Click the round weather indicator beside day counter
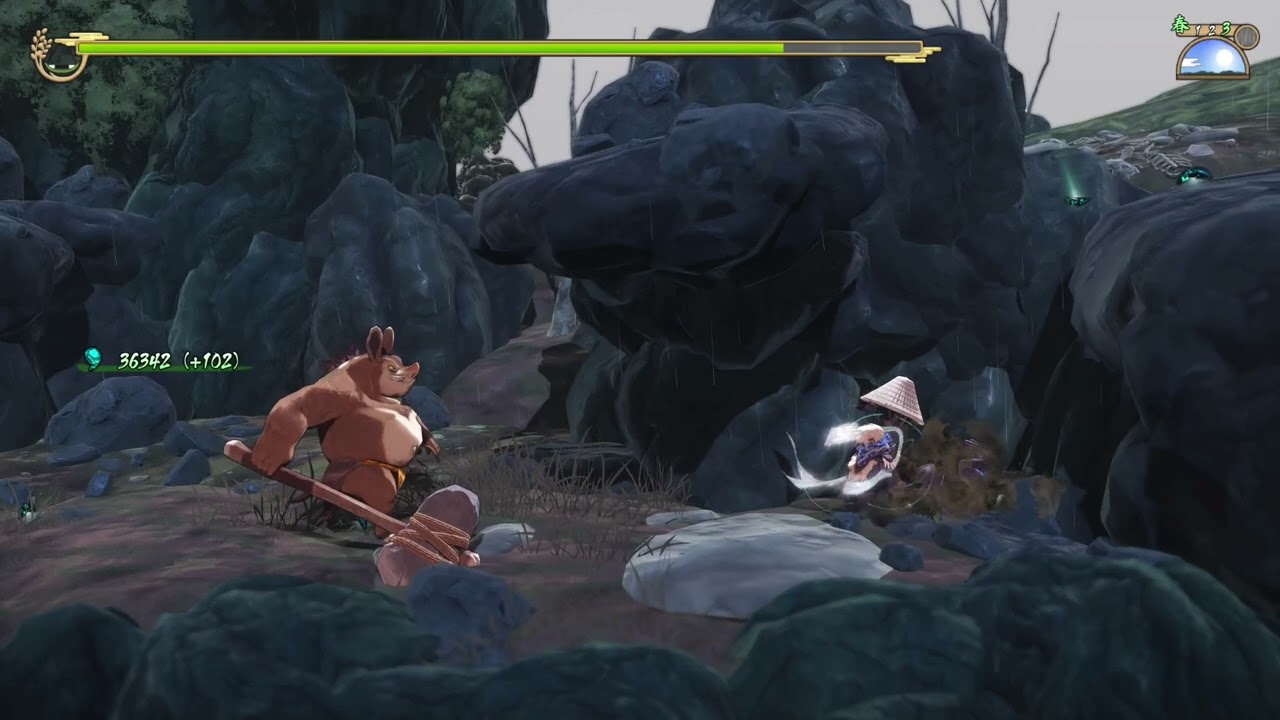Viewport: 1280px width, 720px height. (x=1246, y=36)
